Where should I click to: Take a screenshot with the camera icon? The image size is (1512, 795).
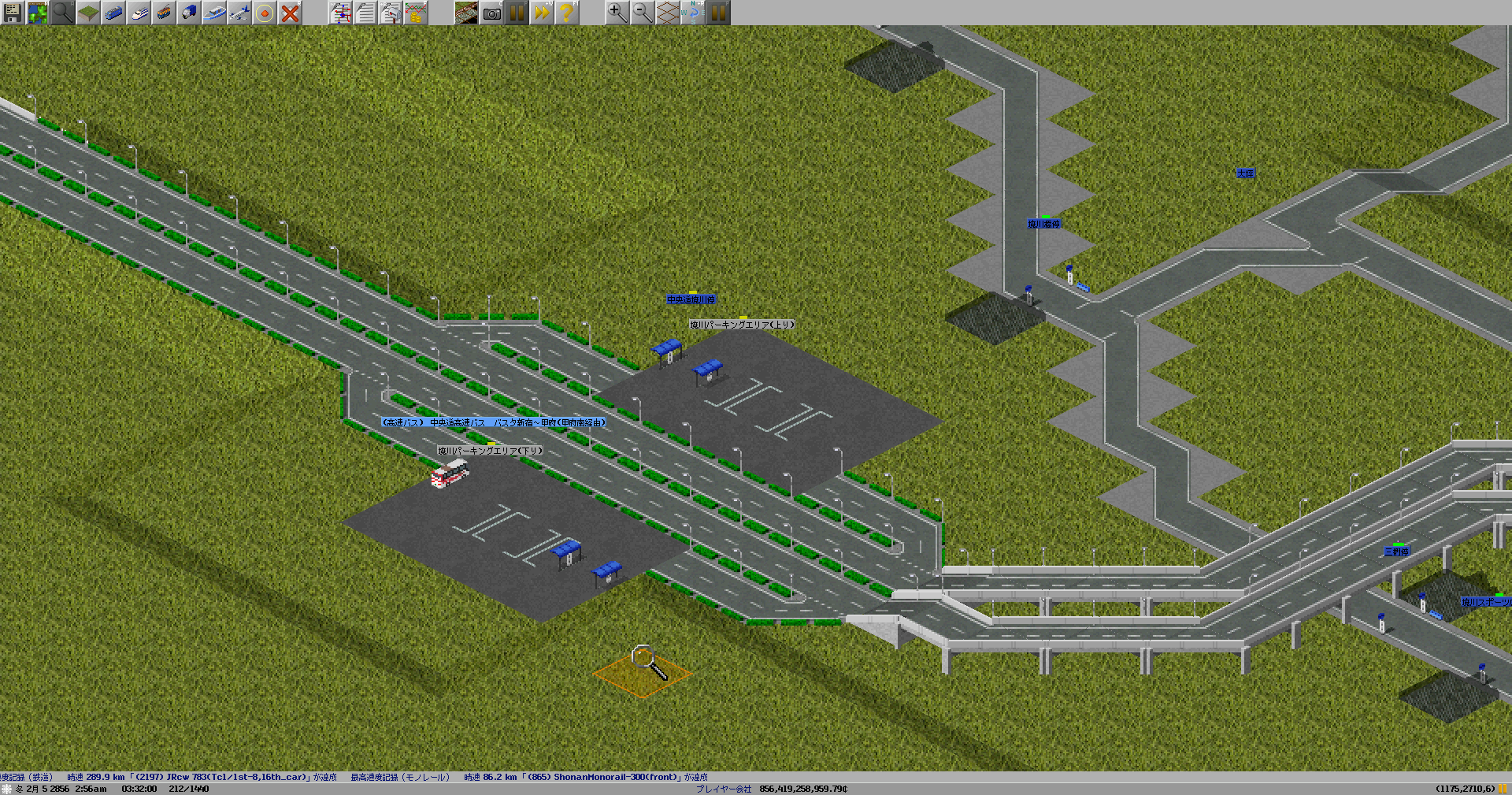click(491, 13)
